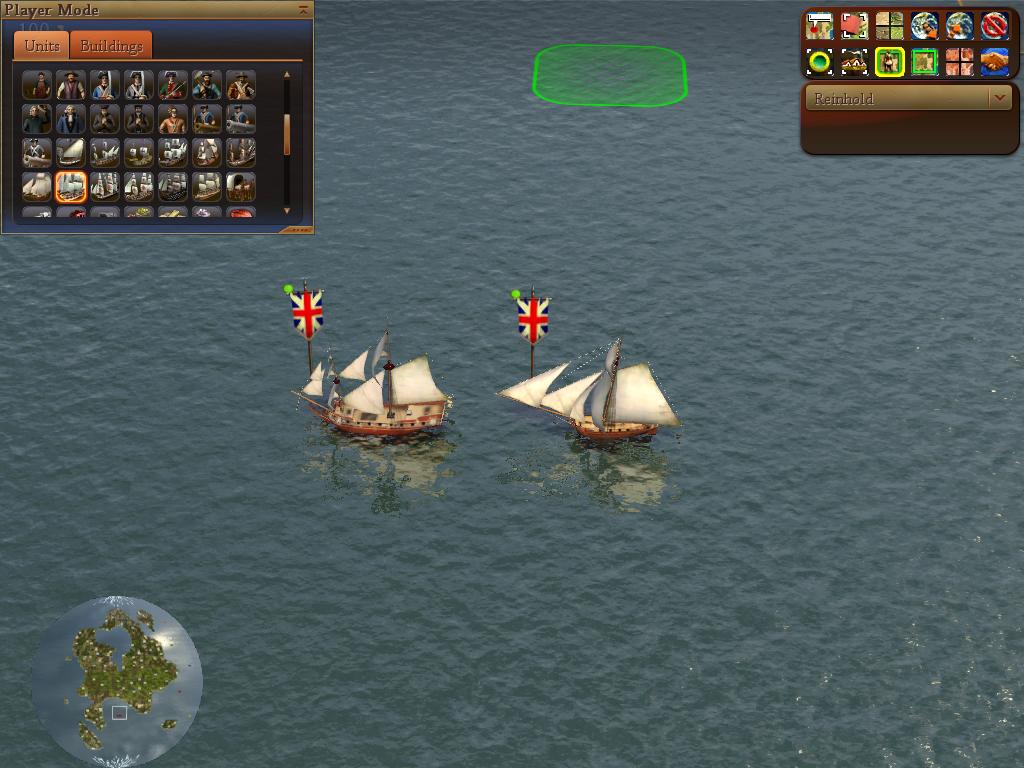Click the circular world minimap

click(117, 682)
